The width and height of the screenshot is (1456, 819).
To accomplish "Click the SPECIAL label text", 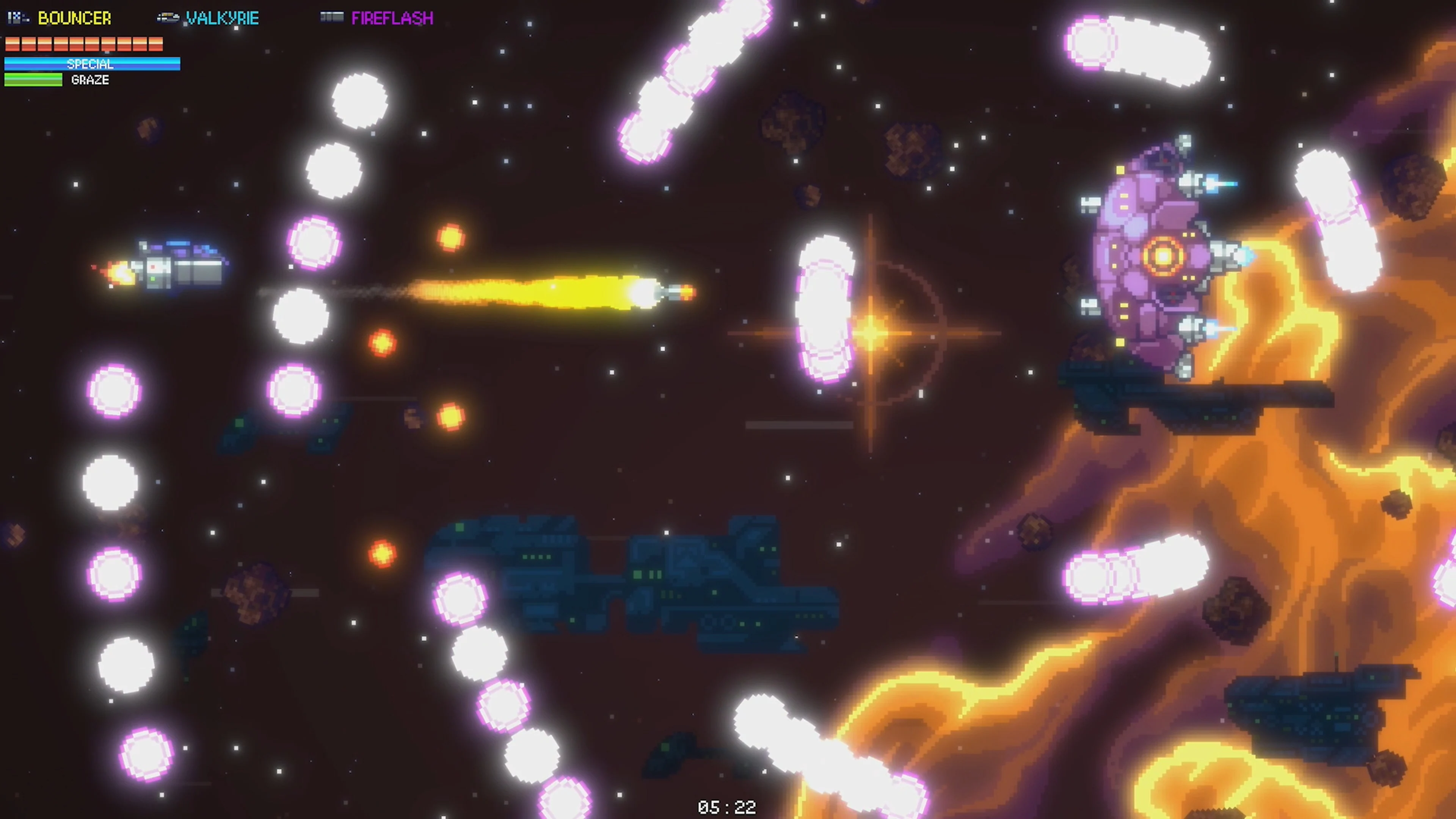I will 91,64.
